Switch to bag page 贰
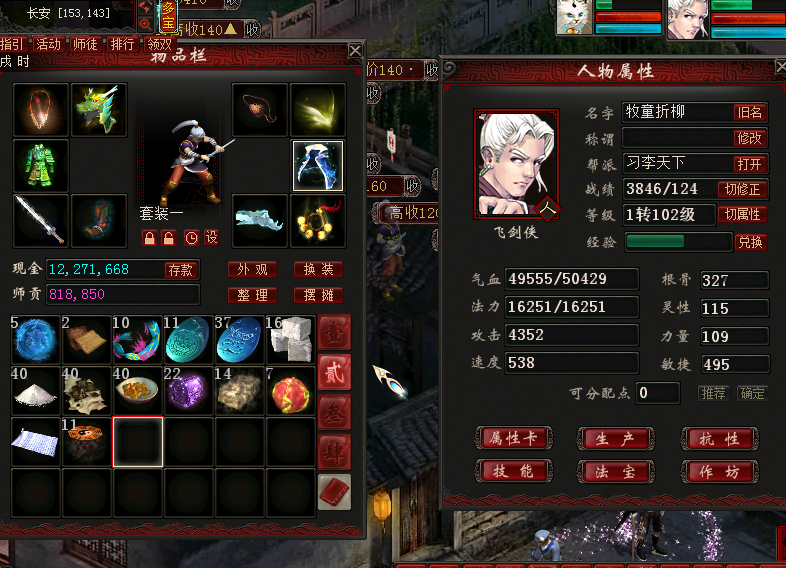Viewport: 786px width, 568px height. click(x=334, y=370)
